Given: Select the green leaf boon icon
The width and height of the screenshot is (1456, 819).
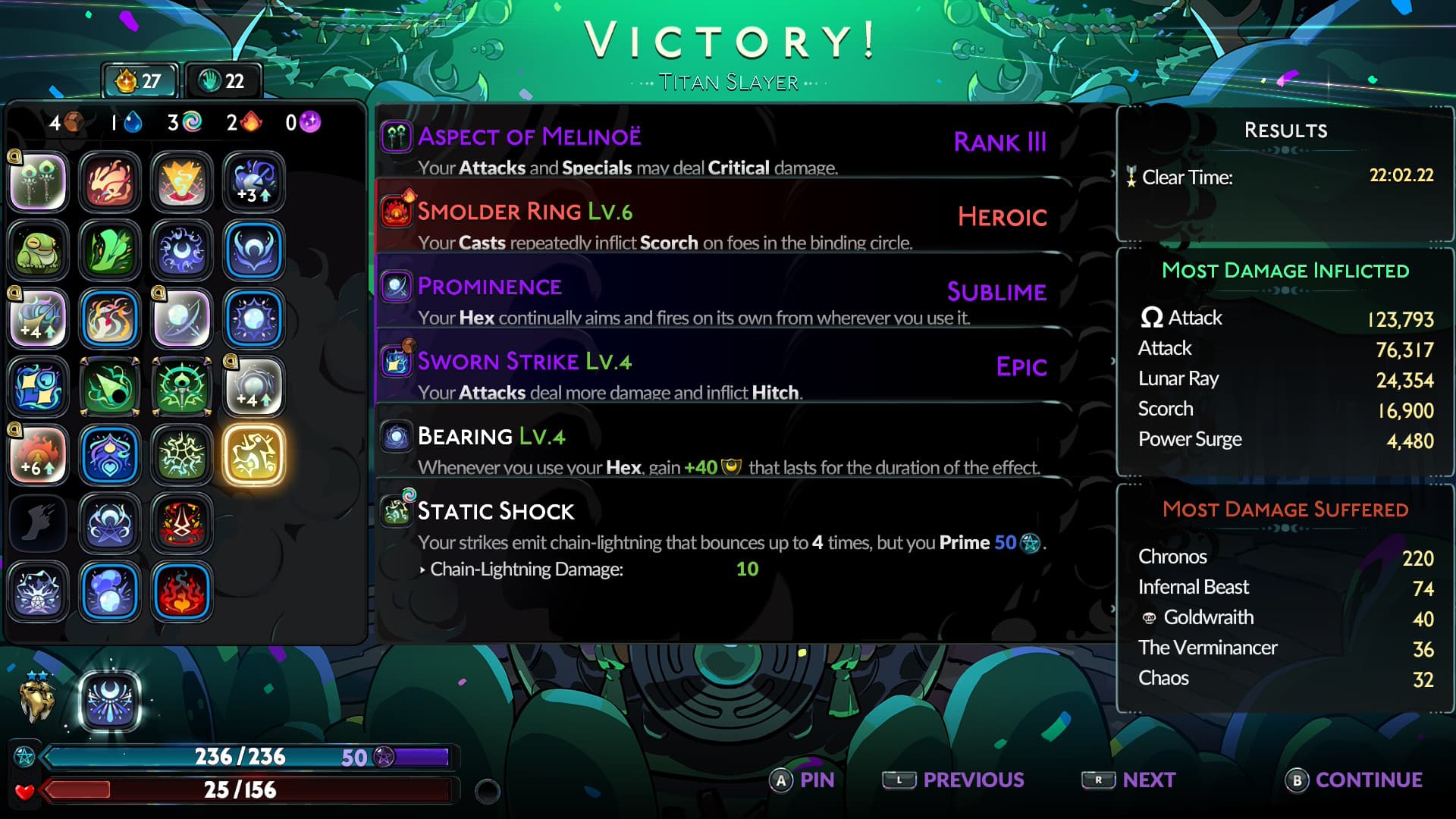Looking at the screenshot, I should 110,250.
